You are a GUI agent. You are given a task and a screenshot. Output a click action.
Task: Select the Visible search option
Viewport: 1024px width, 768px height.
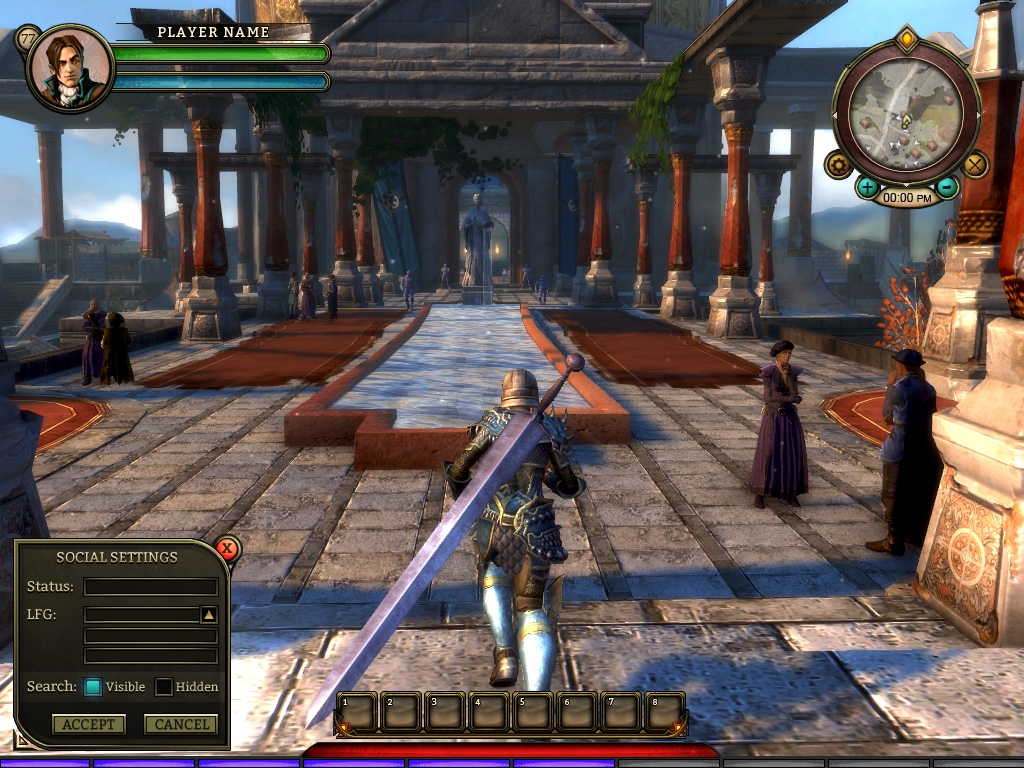[93, 687]
